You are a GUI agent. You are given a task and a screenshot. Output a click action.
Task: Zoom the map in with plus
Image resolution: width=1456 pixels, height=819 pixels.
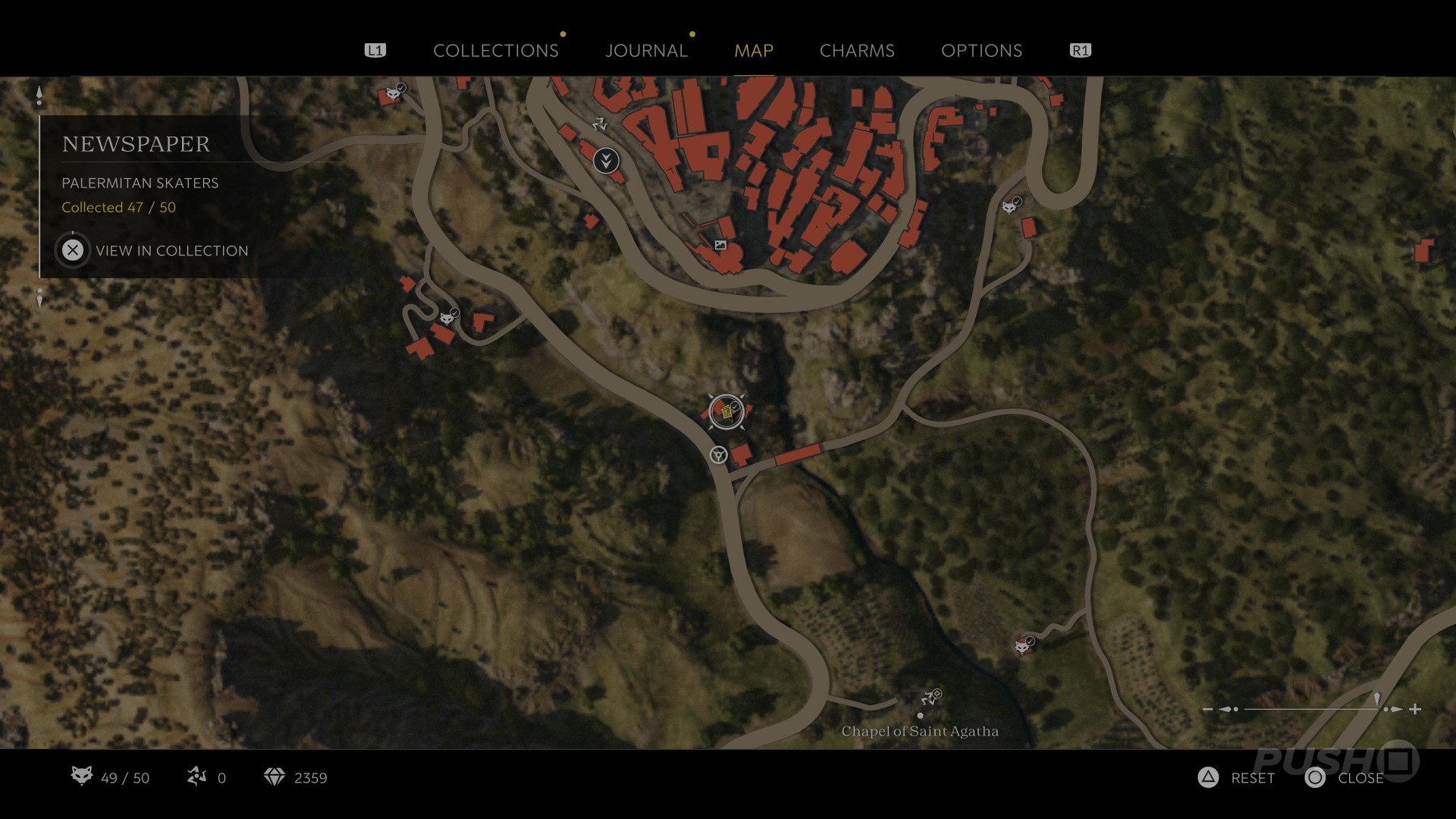click(x=1415, y=709)
